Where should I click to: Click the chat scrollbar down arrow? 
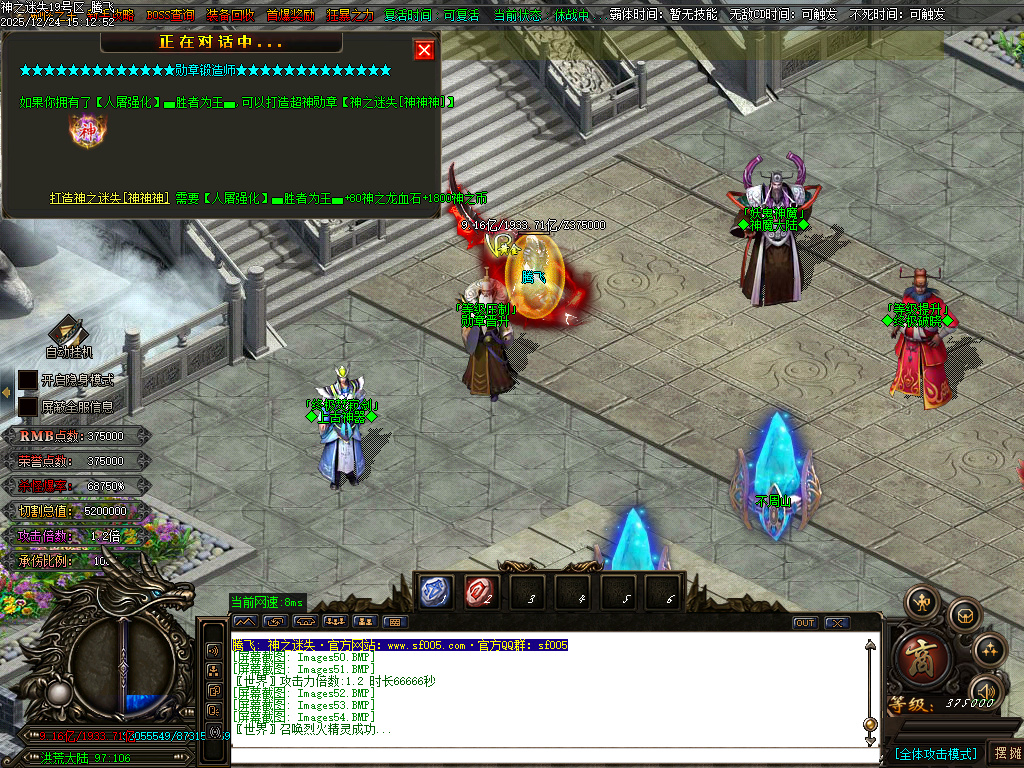(870, 739)
